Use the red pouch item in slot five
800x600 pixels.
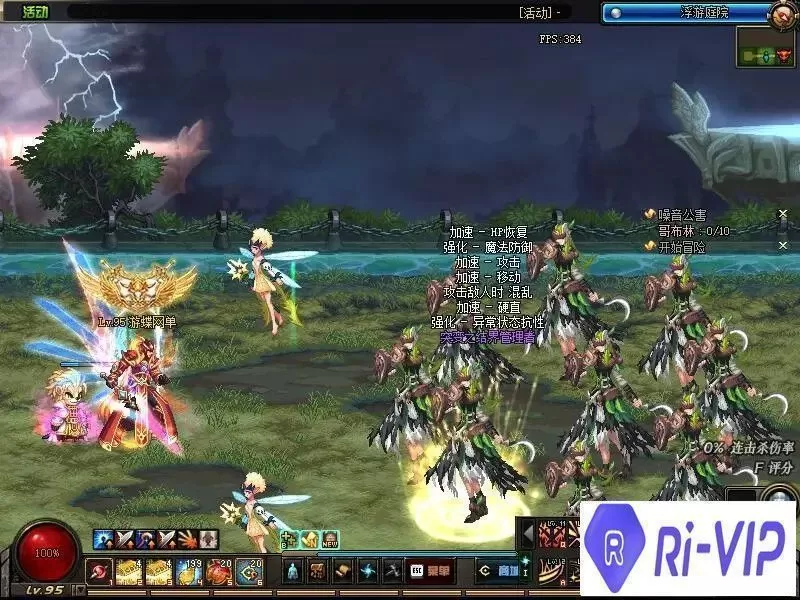point(221,571)
